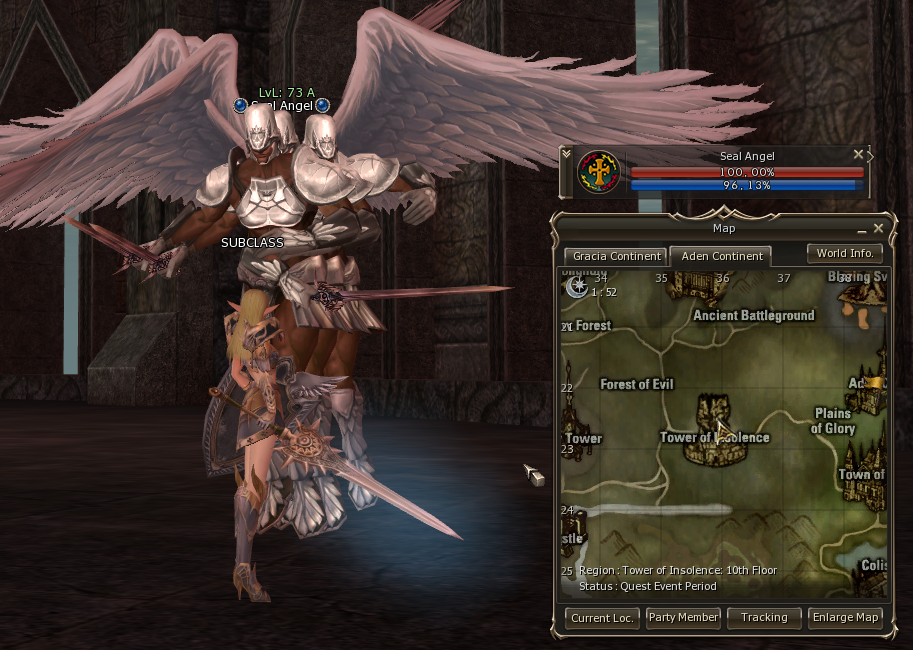Minimize the Map window

coord(861,229)
